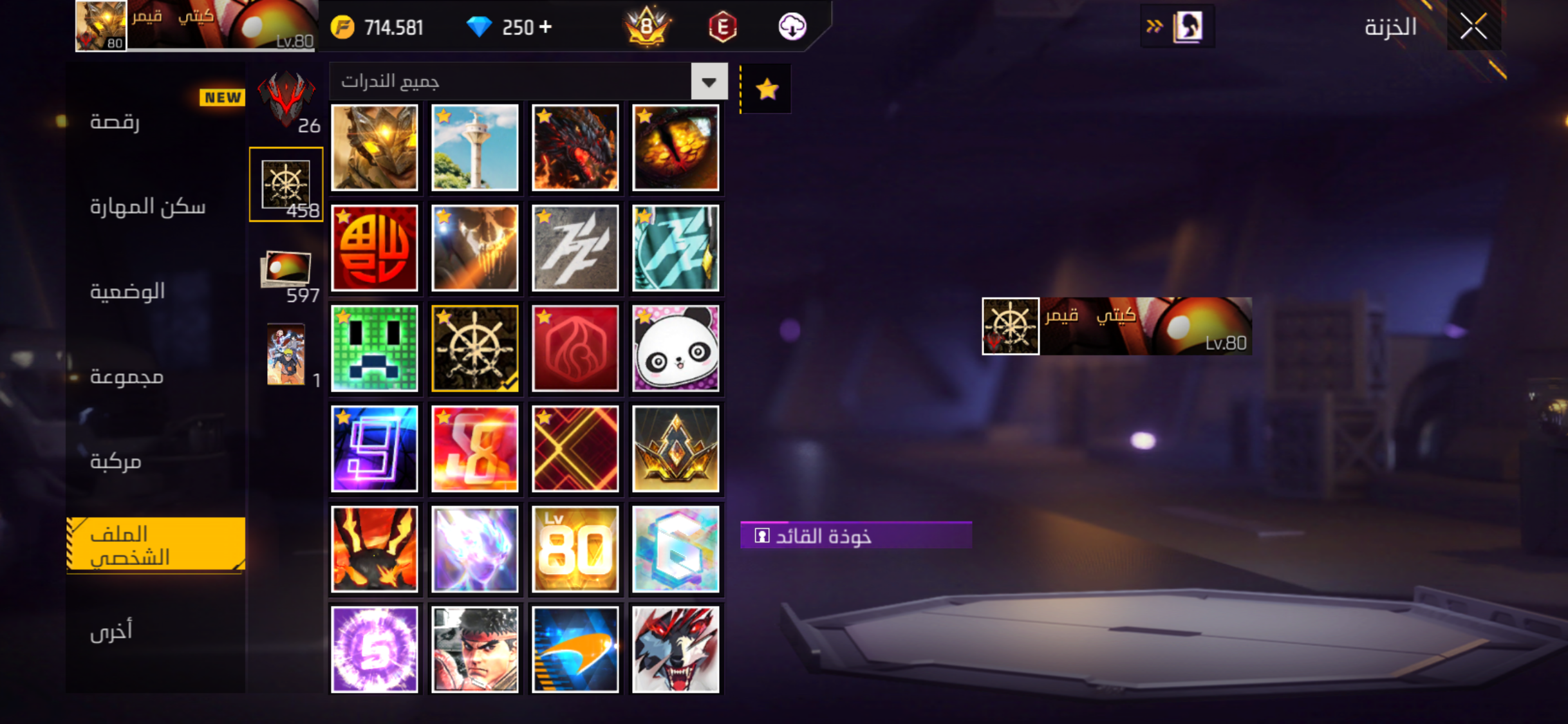Open the مركبة vehicle tab
The image size is (1568, 724).
[116, 461]
